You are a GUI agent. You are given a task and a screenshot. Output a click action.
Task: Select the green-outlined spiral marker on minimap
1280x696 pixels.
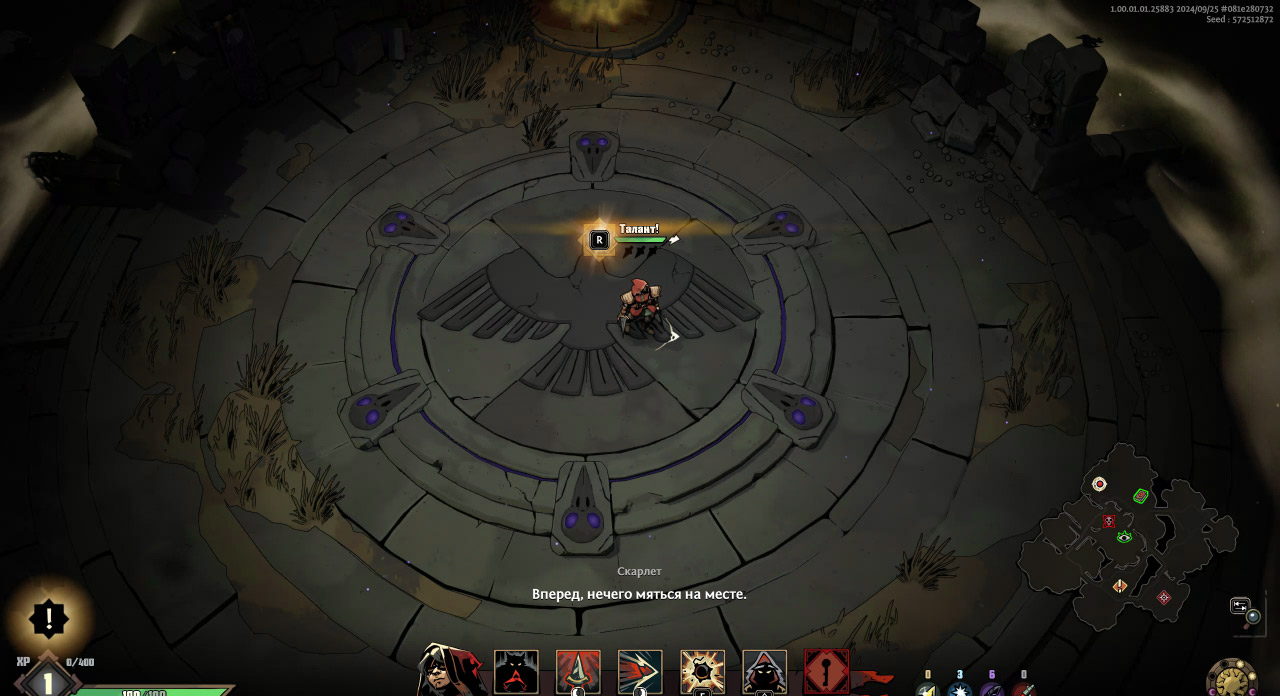pos(1140,495)
